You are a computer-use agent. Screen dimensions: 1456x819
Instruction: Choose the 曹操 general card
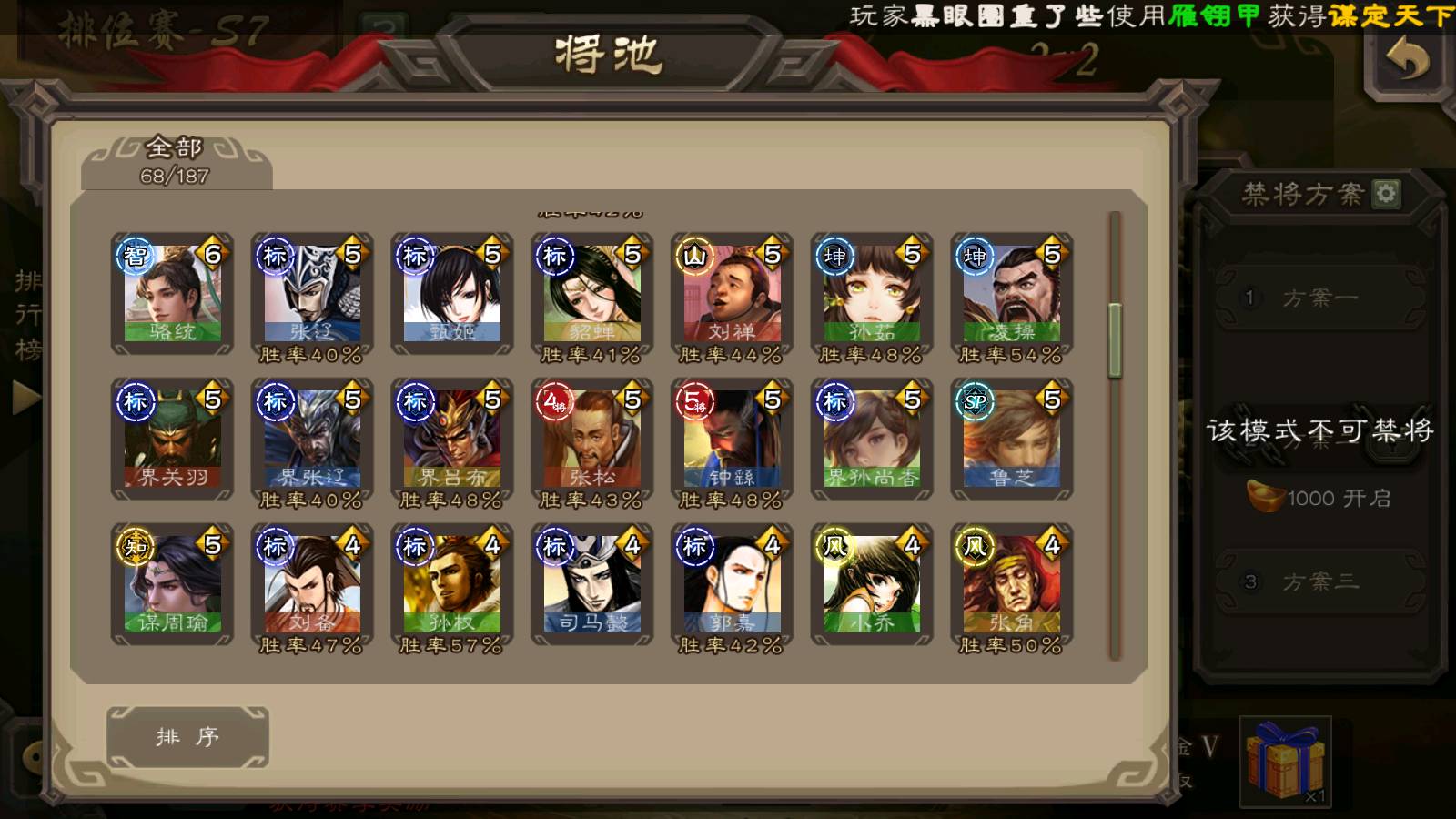[1012, 293]
